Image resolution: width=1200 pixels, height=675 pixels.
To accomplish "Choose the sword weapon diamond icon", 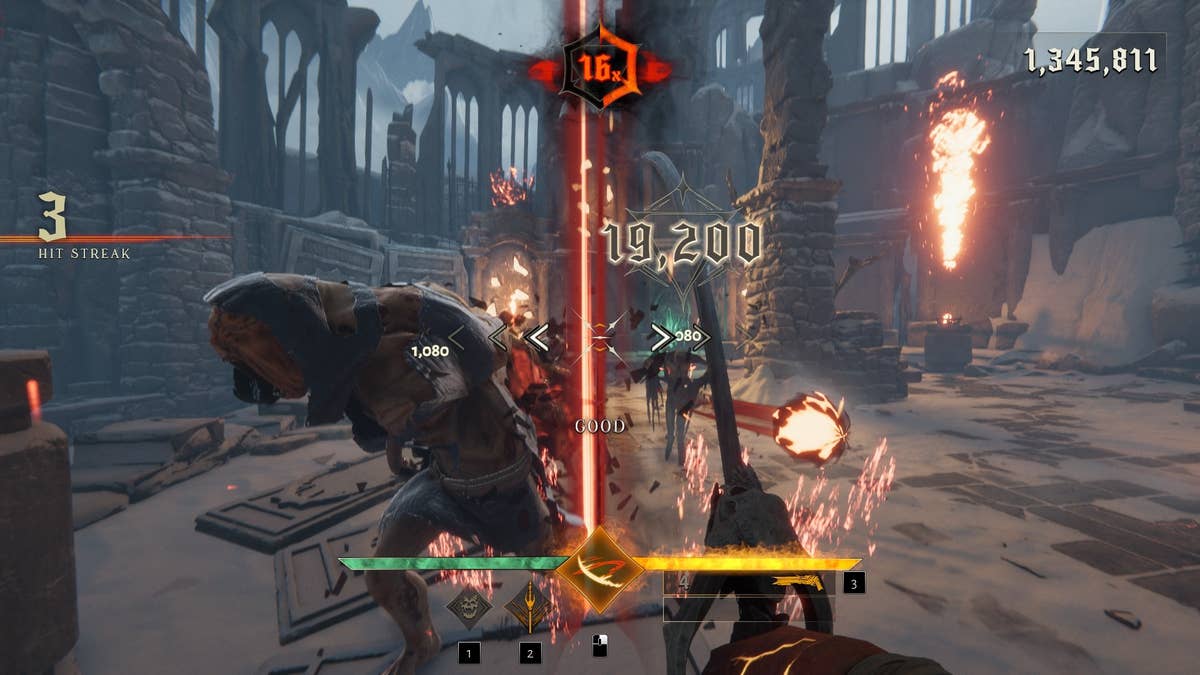I will pos(528,605).
